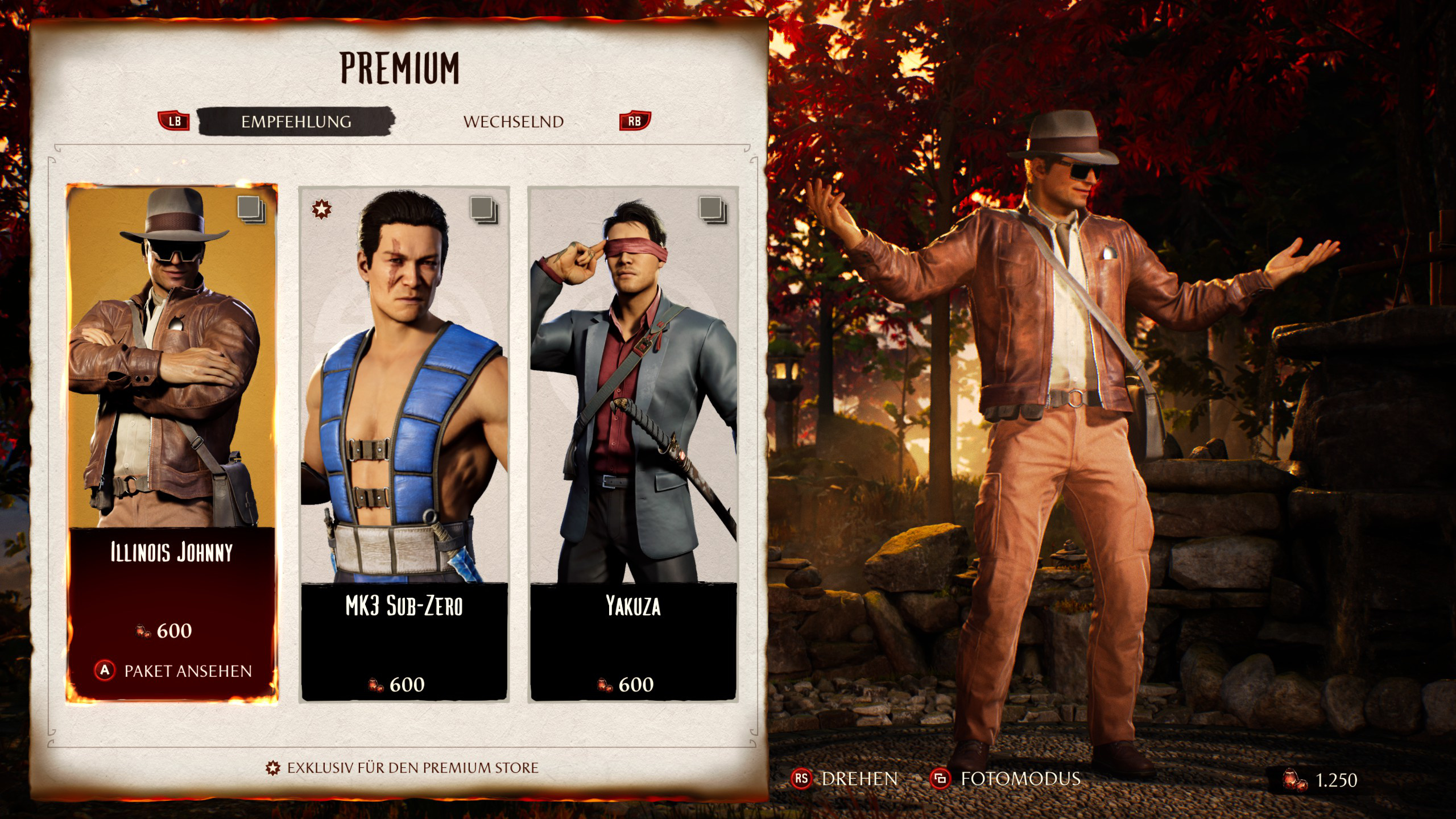View the package via Paket Ansehen

[173, 671]
